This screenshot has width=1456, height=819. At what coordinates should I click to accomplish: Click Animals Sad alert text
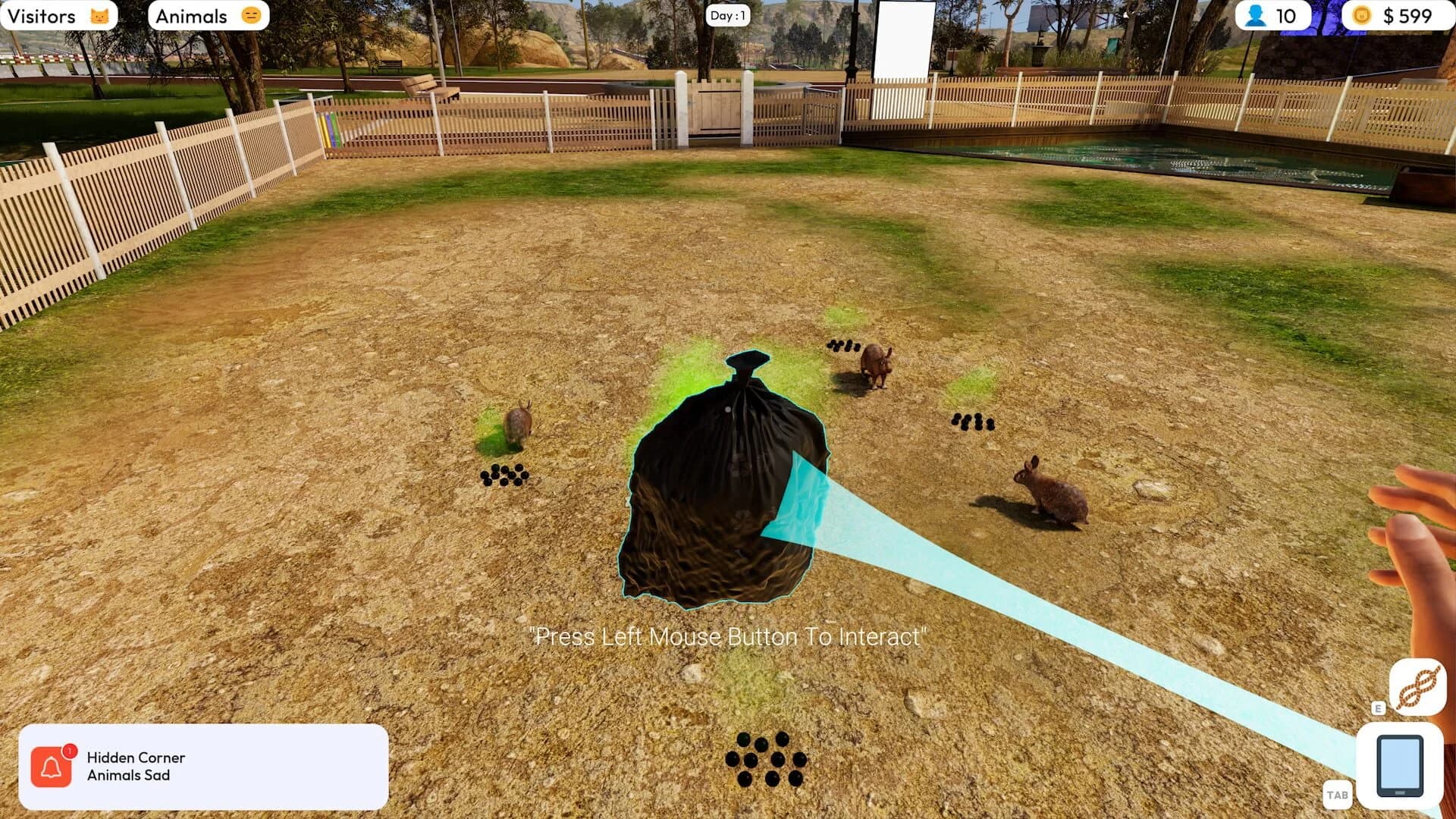click(127, 775)
